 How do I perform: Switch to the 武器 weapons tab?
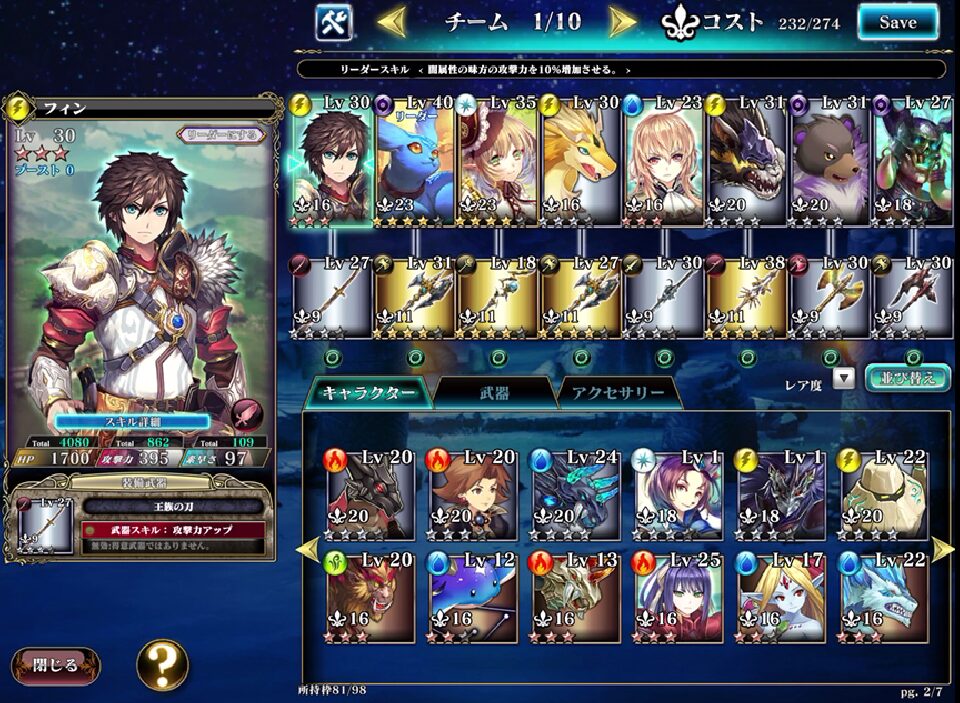[x=495, y=393]
